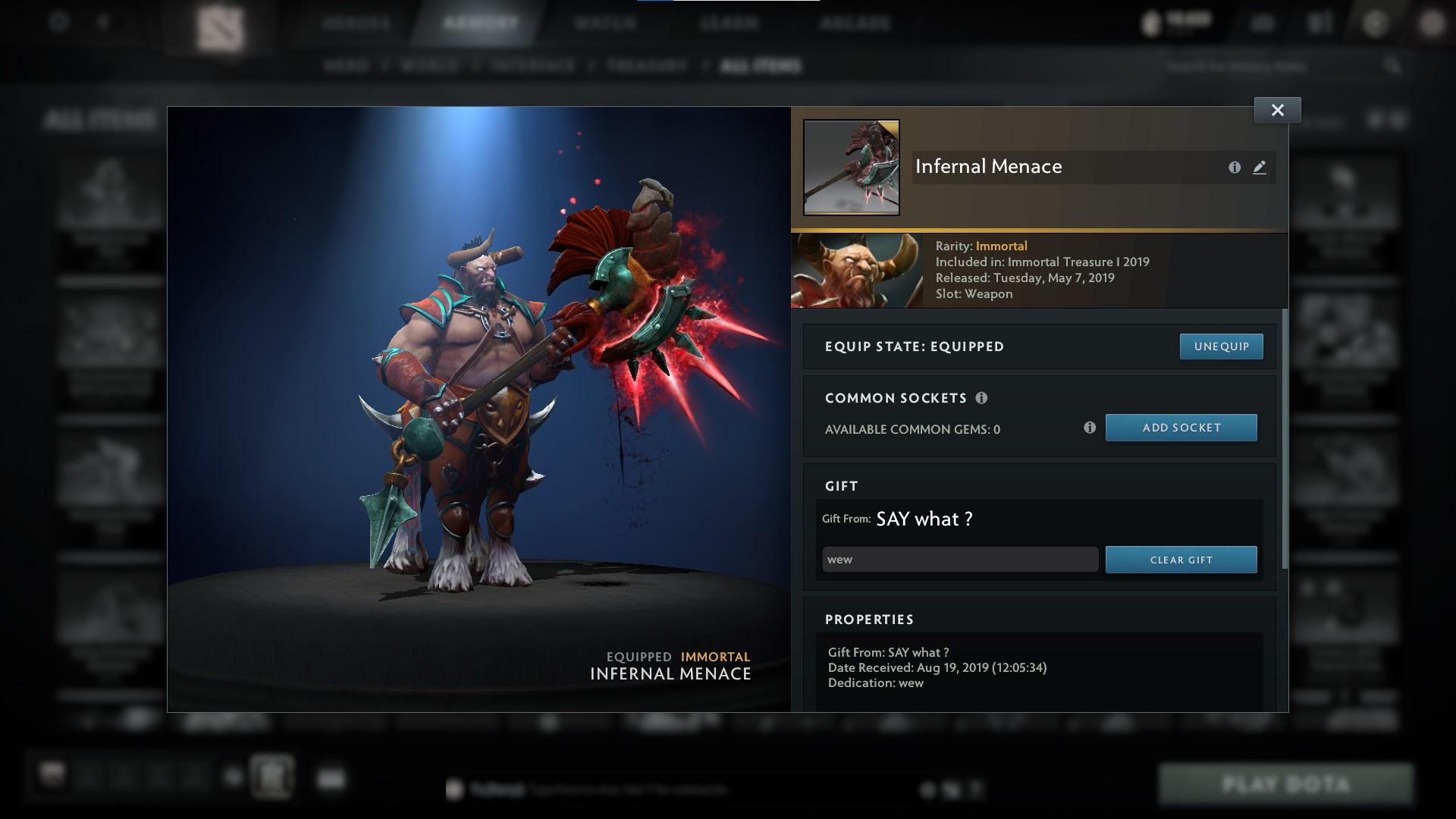1456x819 pixels.
Task: Click the UNEQUIP button
Action: point(1221,346)
